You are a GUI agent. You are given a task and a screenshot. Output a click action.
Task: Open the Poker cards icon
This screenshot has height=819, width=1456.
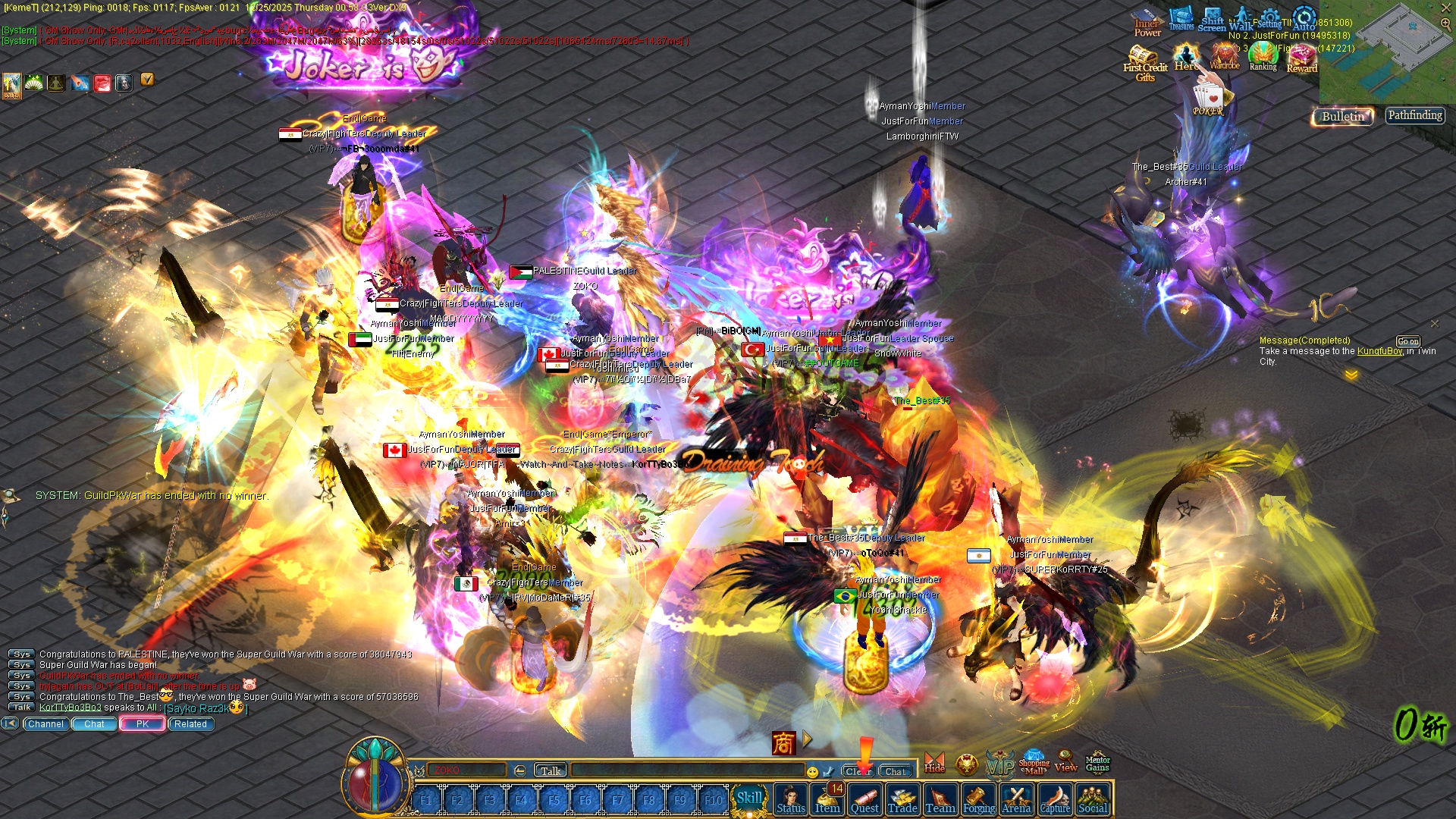1207,99
